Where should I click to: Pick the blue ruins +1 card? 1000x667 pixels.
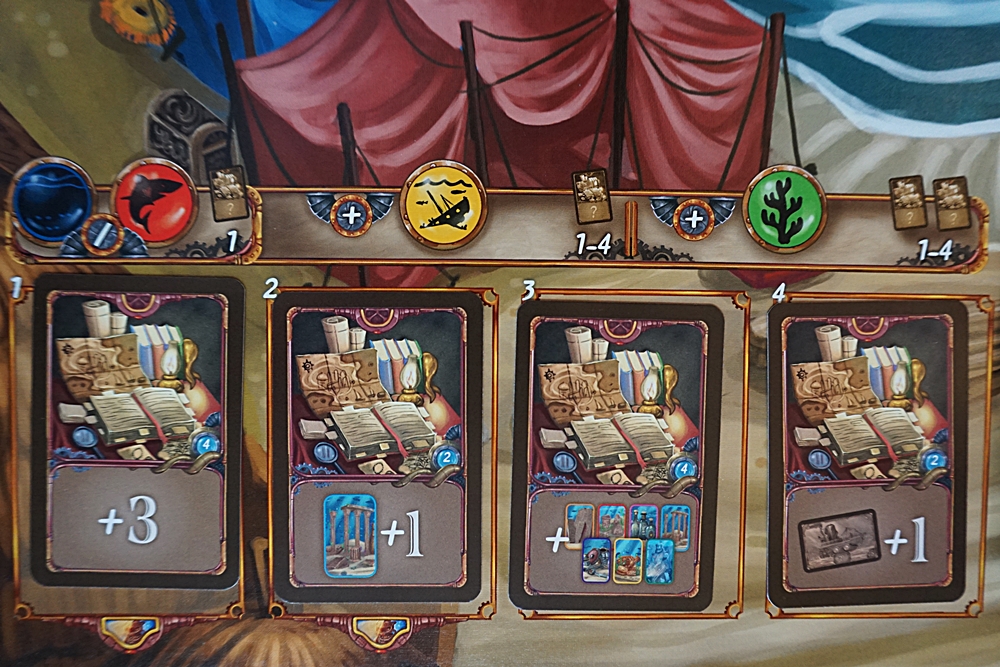[375, 445]
